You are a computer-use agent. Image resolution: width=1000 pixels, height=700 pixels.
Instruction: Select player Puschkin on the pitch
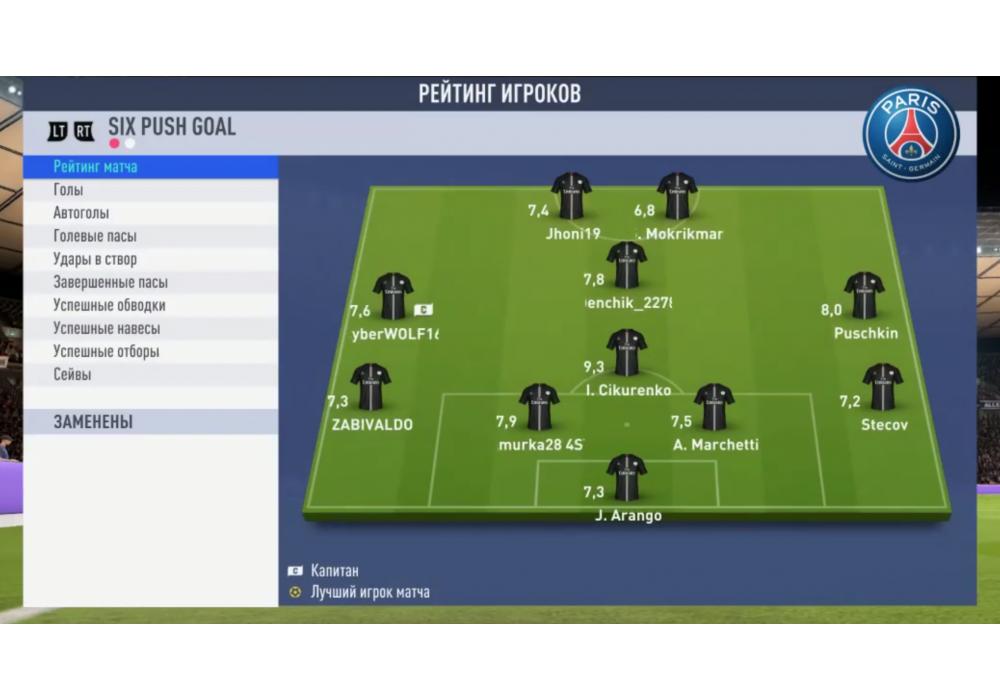[x=864, y=296]
